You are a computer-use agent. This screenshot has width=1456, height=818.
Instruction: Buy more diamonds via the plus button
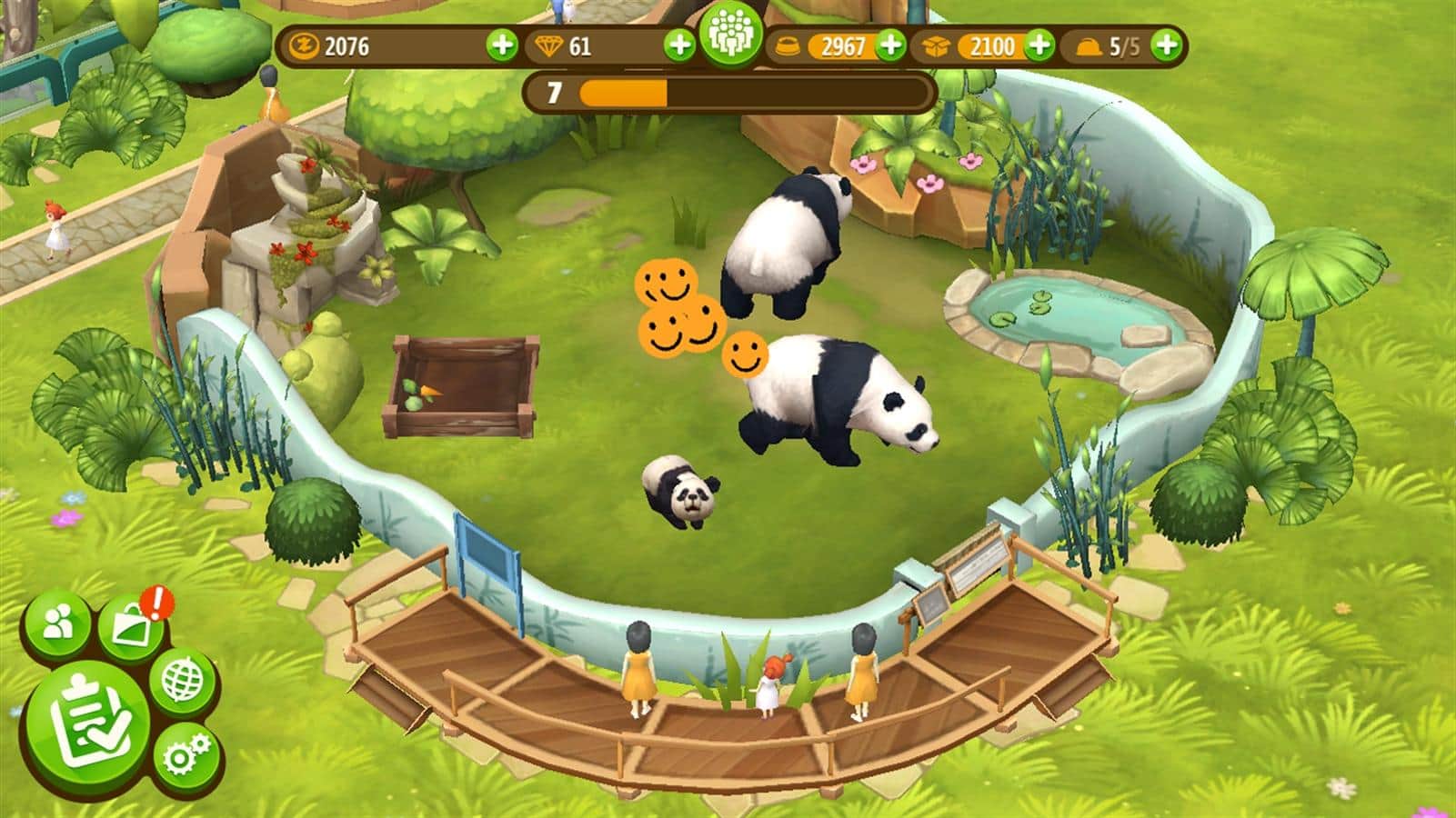pos(678,45)
